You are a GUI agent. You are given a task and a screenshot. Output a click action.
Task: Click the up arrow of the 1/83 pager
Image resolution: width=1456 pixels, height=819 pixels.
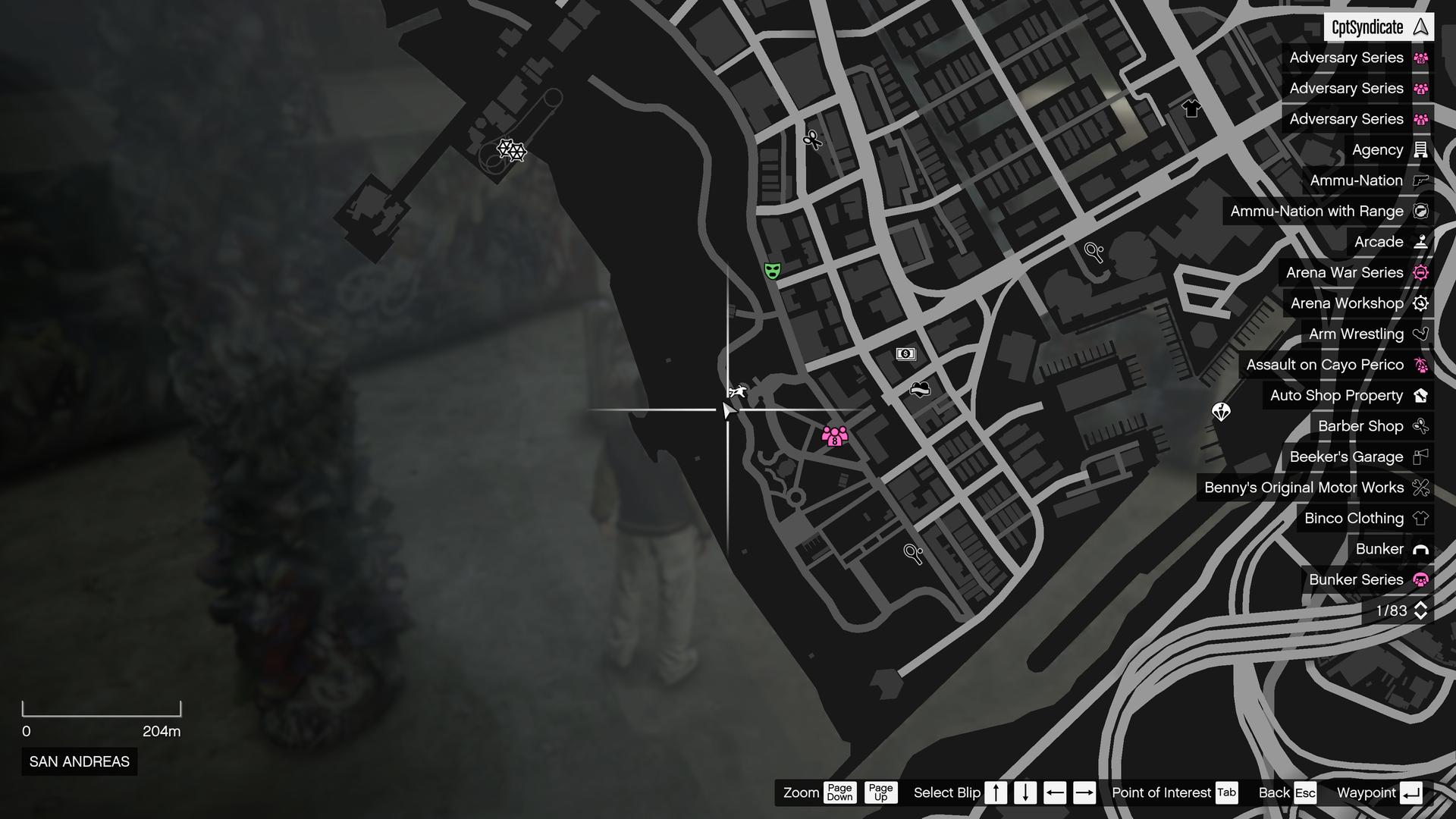click(x=1421, y=605)
